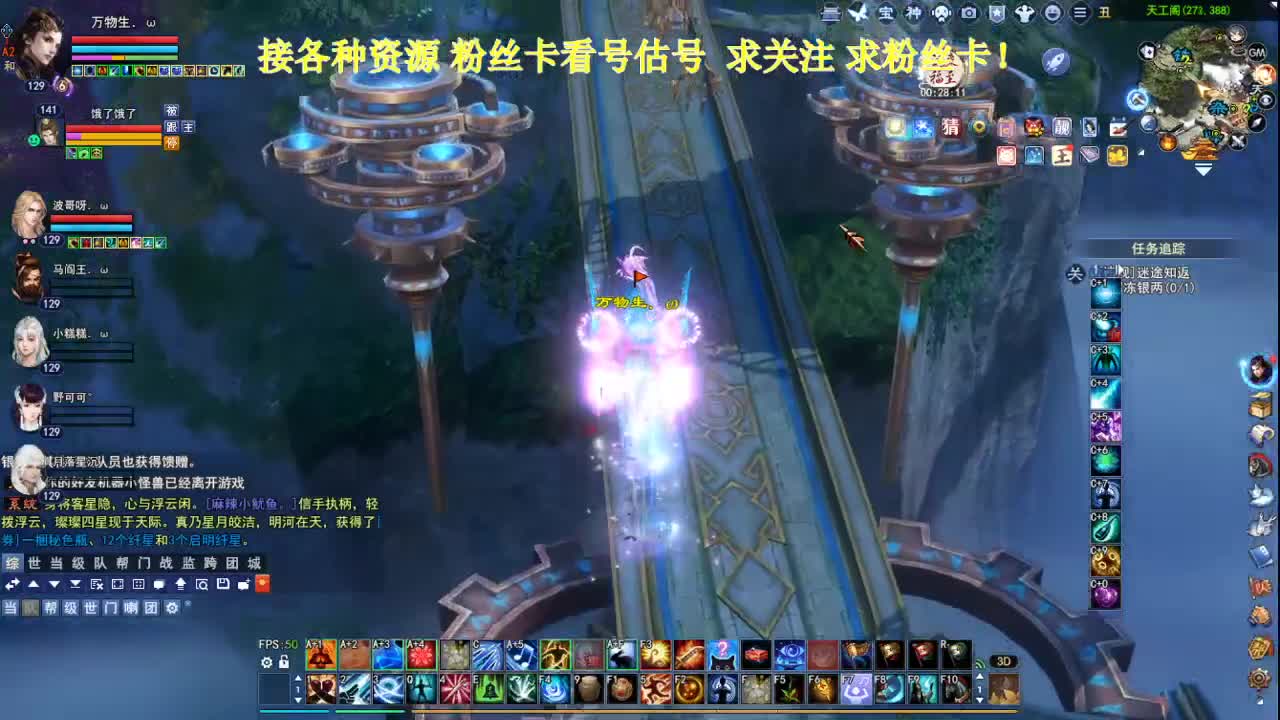The width and height of the screenshot is (1280, 720).
Task: Toggle the eye icon on the minimap edge
Action: click(x=1266, y=100)
